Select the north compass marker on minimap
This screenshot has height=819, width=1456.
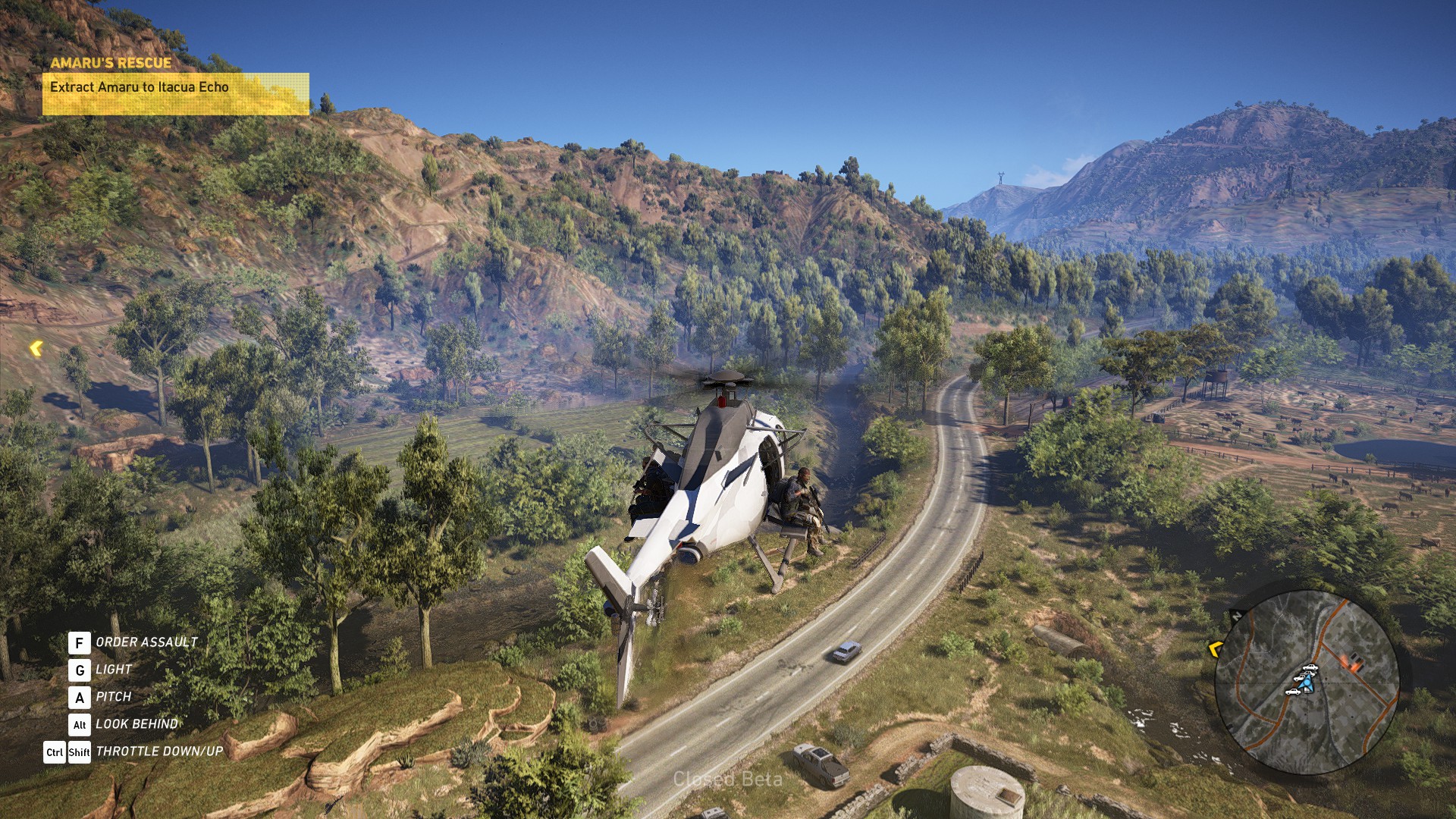[1237, 616]
